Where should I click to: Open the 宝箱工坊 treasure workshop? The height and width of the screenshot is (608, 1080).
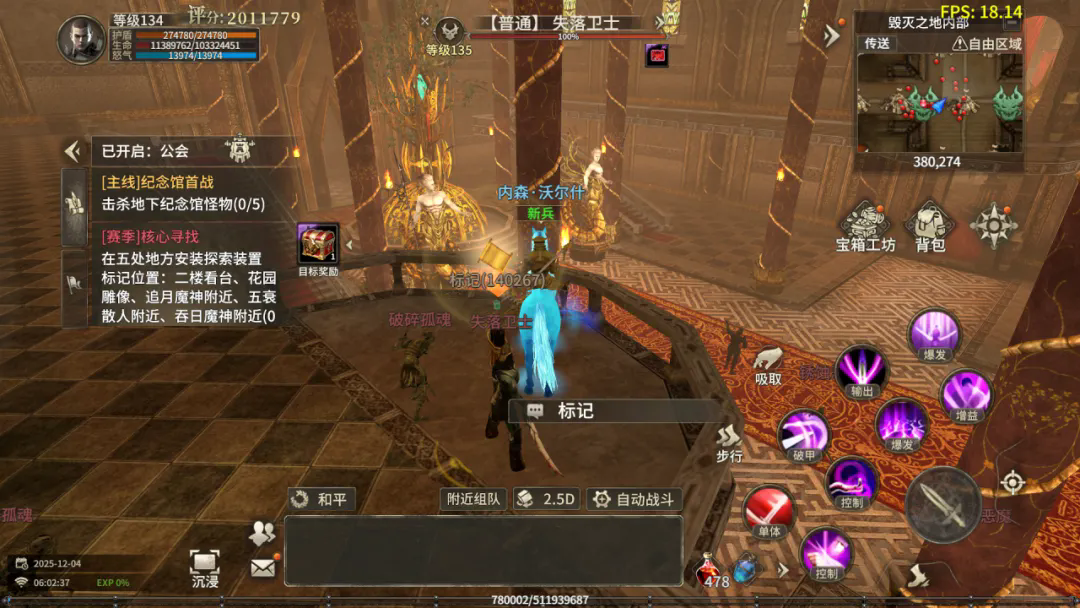(866, 227)
